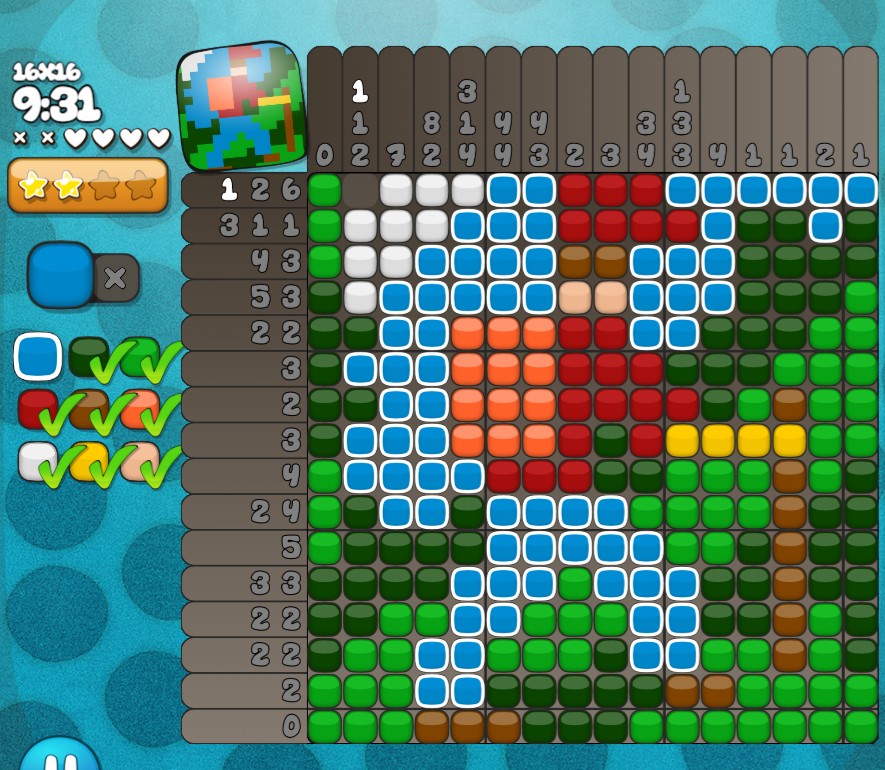This screenshot has height=770, width=885.
Task: Select the red color swatch
Action: (x=38, y=408)
